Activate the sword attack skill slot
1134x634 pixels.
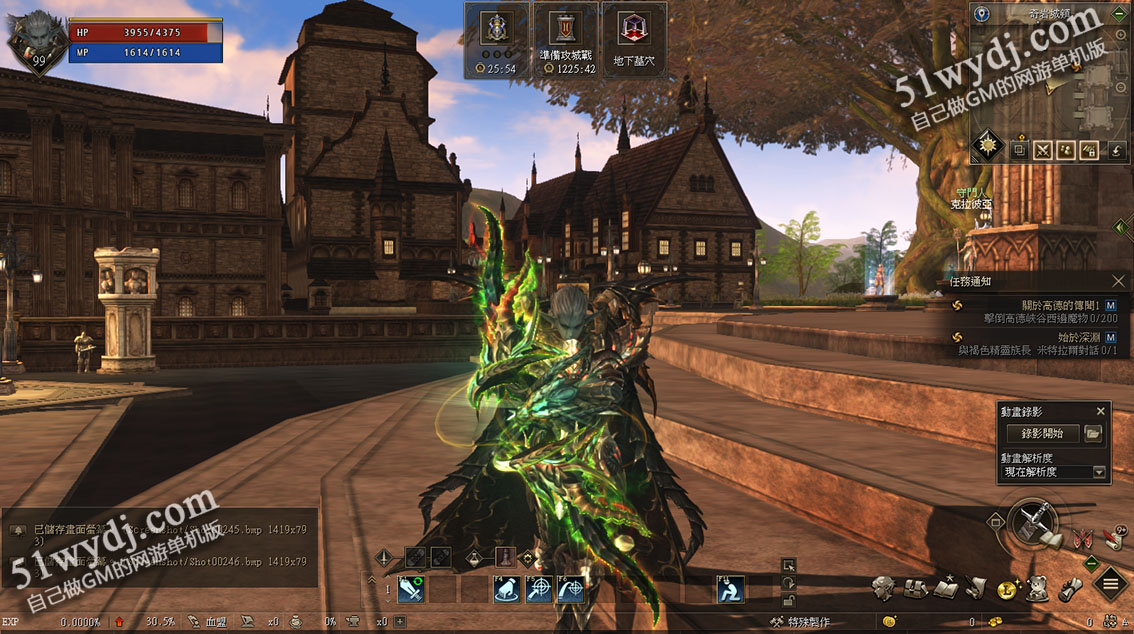click(x=411, y=590)
